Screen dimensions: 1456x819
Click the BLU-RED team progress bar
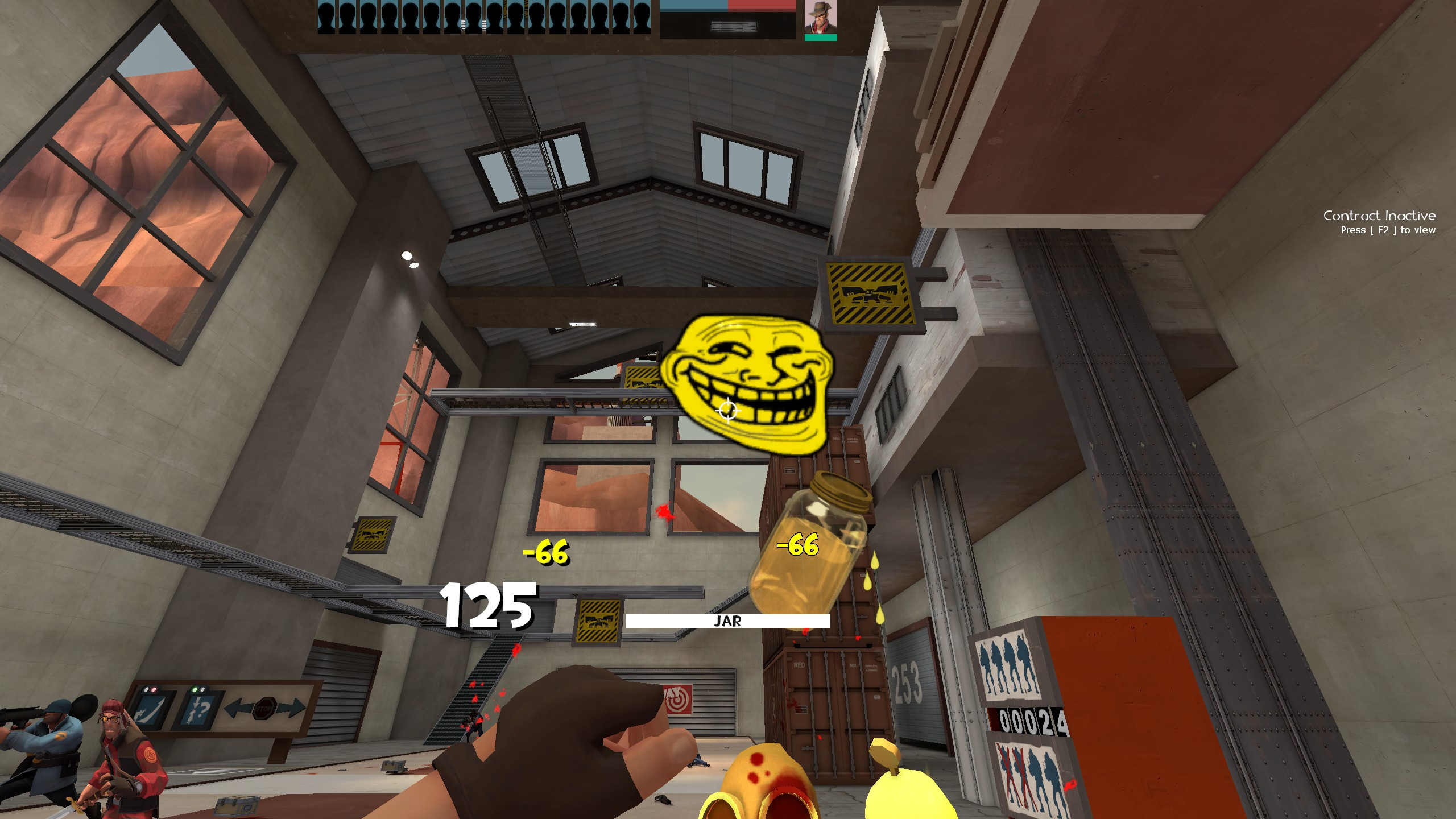click(x=725, y=6)
